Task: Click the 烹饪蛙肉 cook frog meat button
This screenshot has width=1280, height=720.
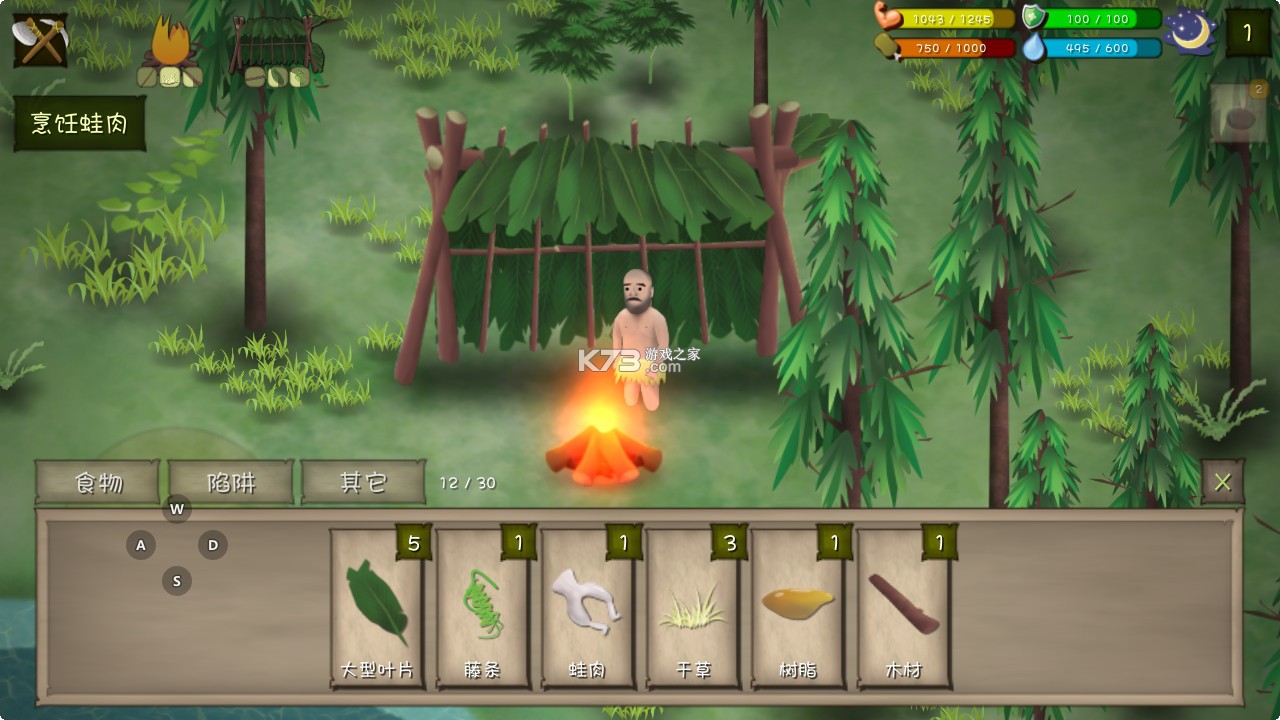Action: 80,124
